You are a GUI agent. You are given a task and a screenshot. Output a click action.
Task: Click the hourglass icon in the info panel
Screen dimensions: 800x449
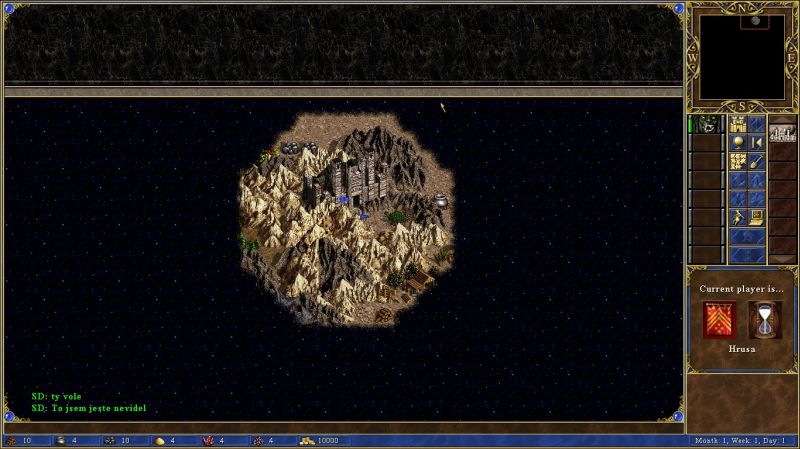click(765, 320)
